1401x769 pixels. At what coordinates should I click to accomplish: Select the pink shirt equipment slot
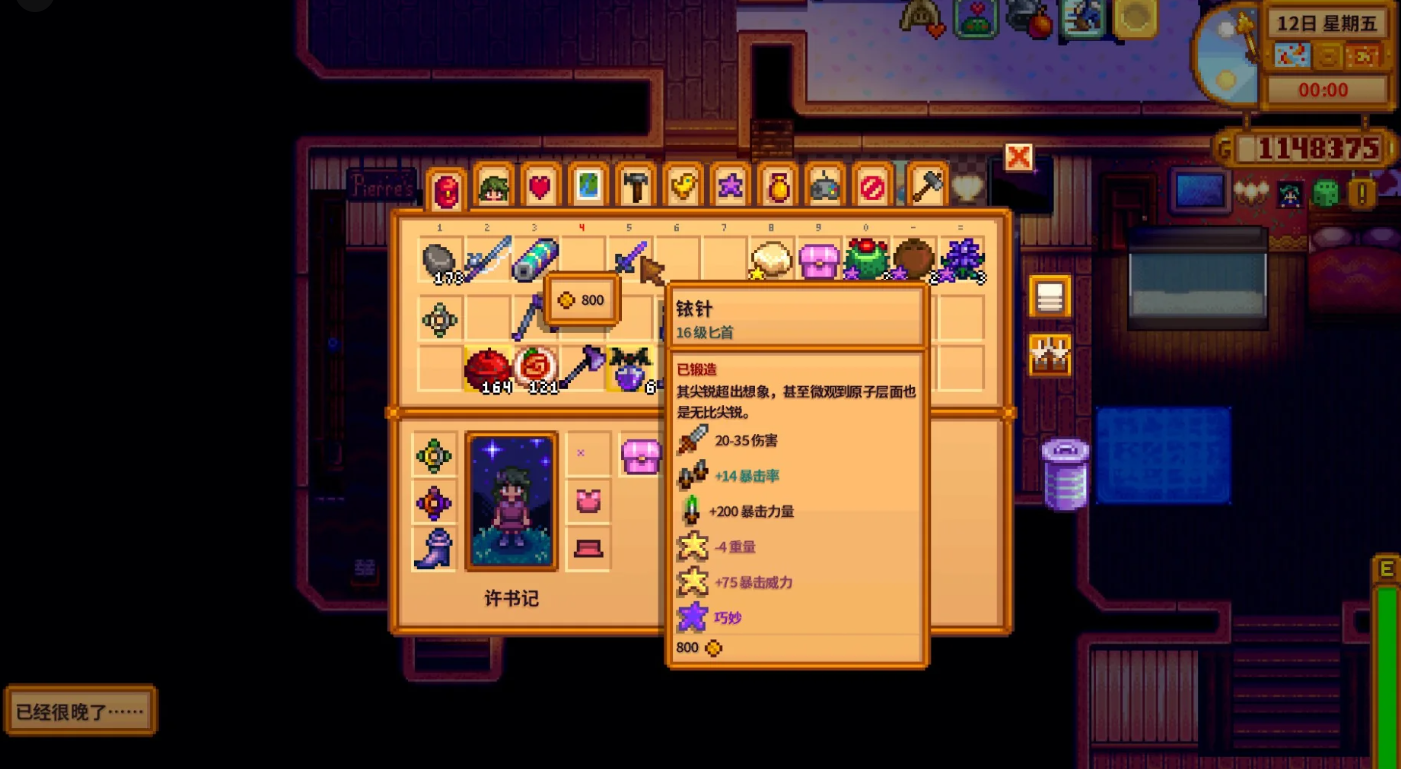[x=587, y=501]
